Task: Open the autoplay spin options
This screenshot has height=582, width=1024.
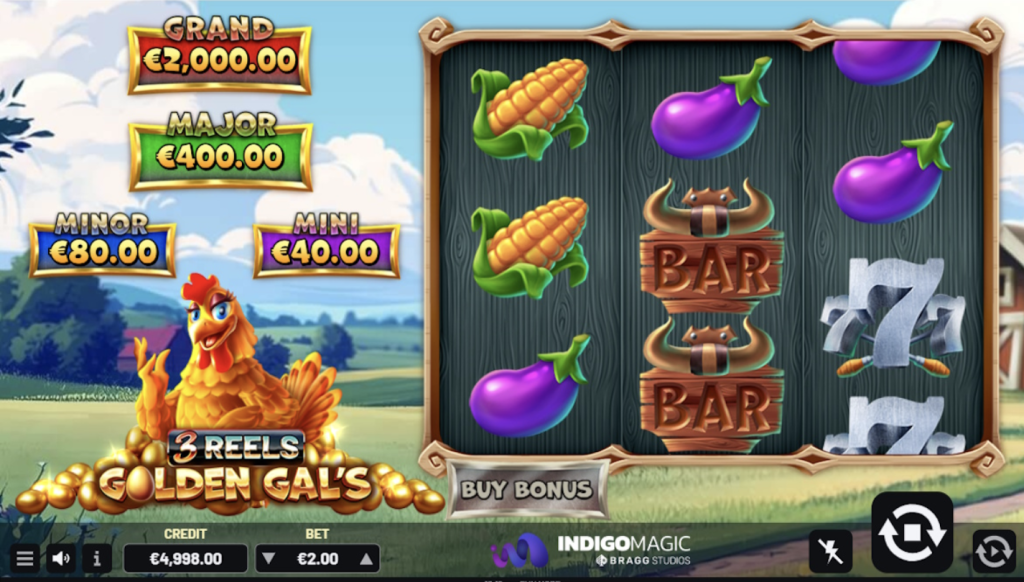Action: [x=993, y=551]
